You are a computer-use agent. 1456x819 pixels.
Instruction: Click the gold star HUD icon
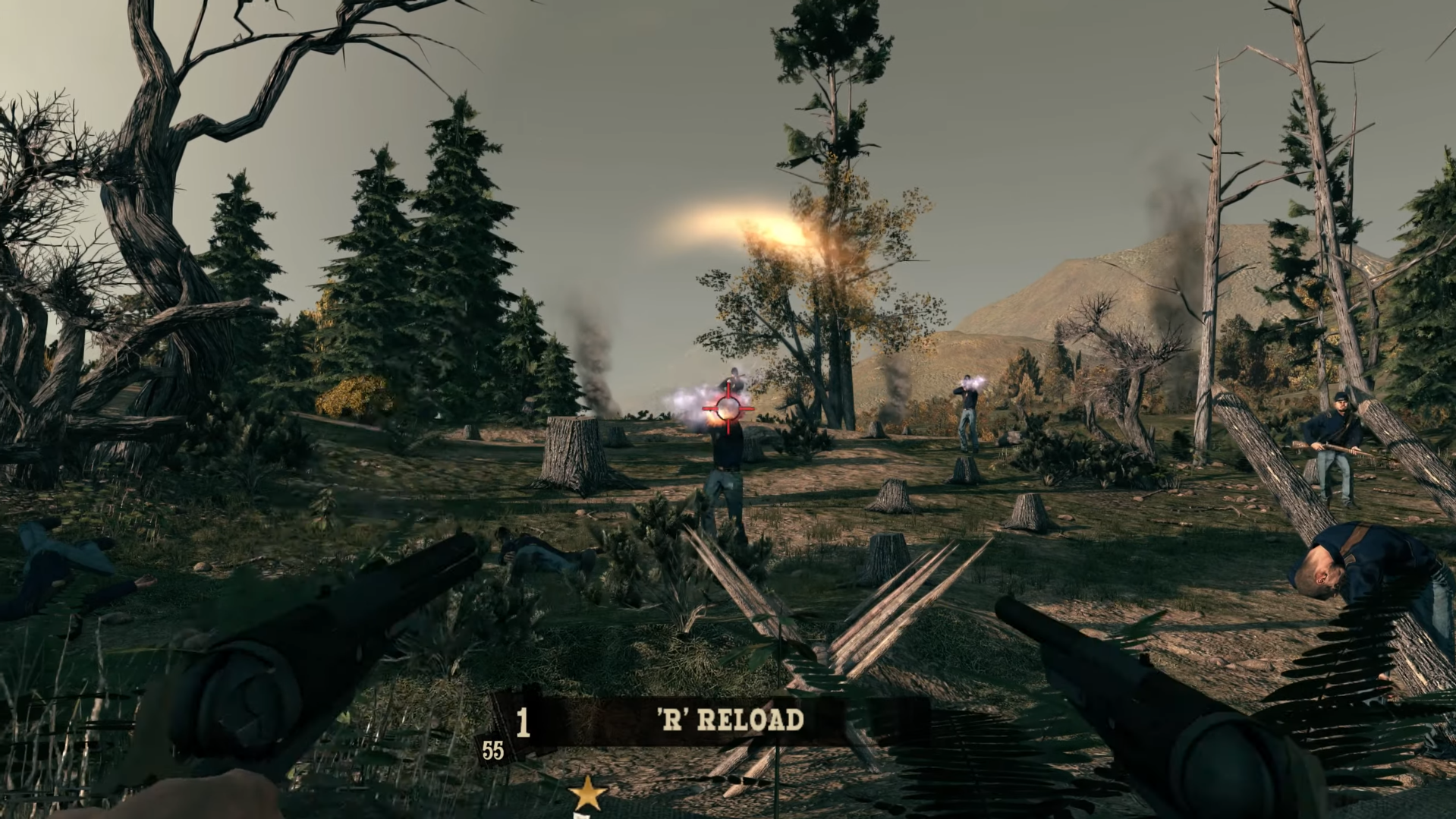[588, 794]
